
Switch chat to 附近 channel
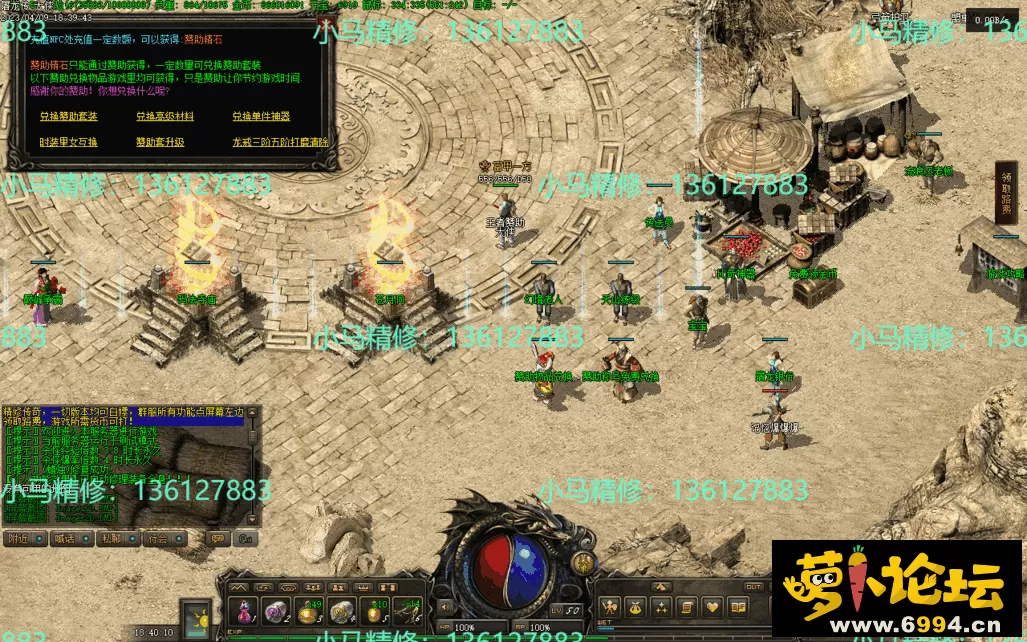pyautogui.click(x=18, y=538)
